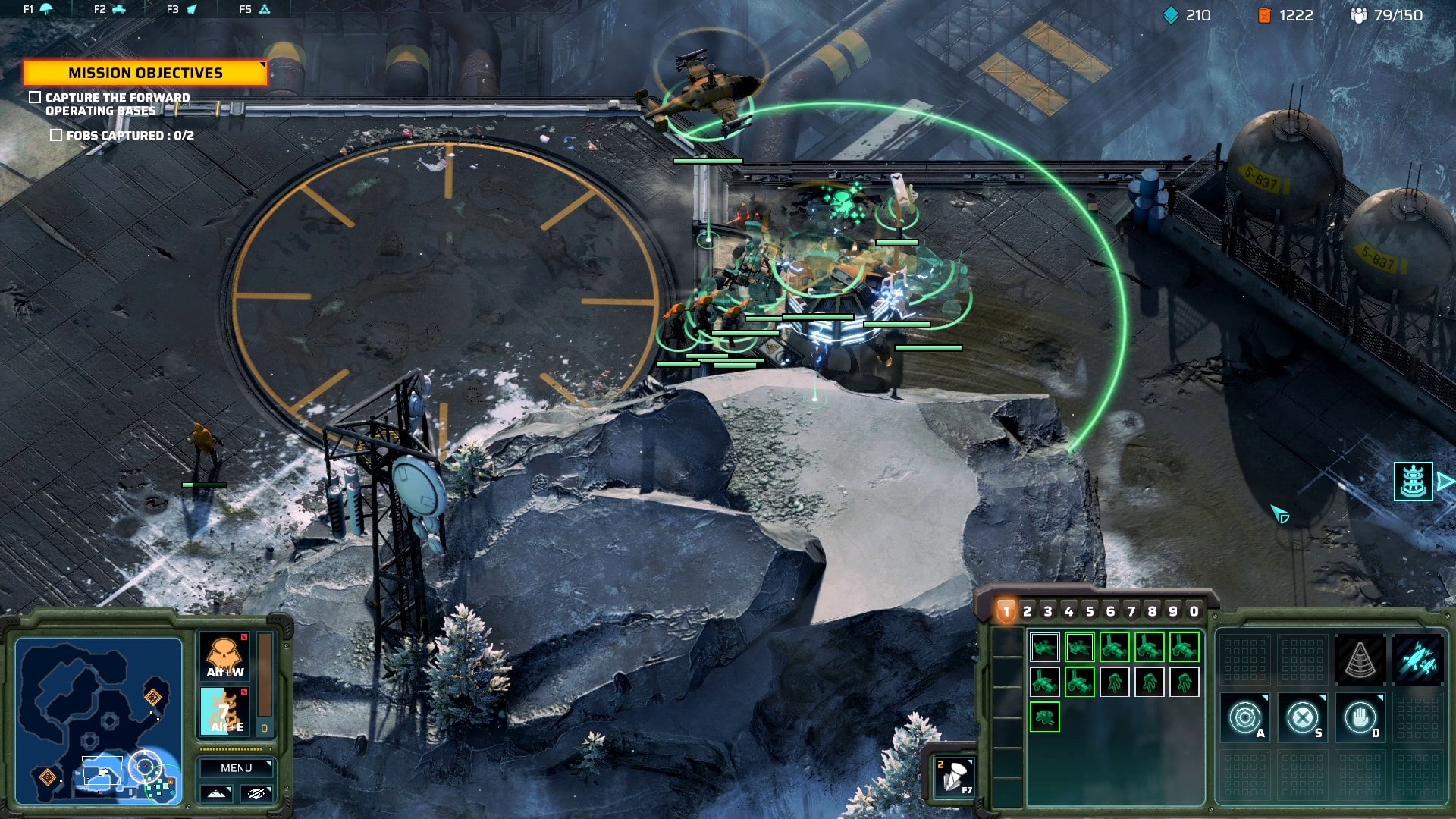Viewport: 1456px width, 819px height.
Task: Activate the radar cone ability
Action: point(1360,660)
